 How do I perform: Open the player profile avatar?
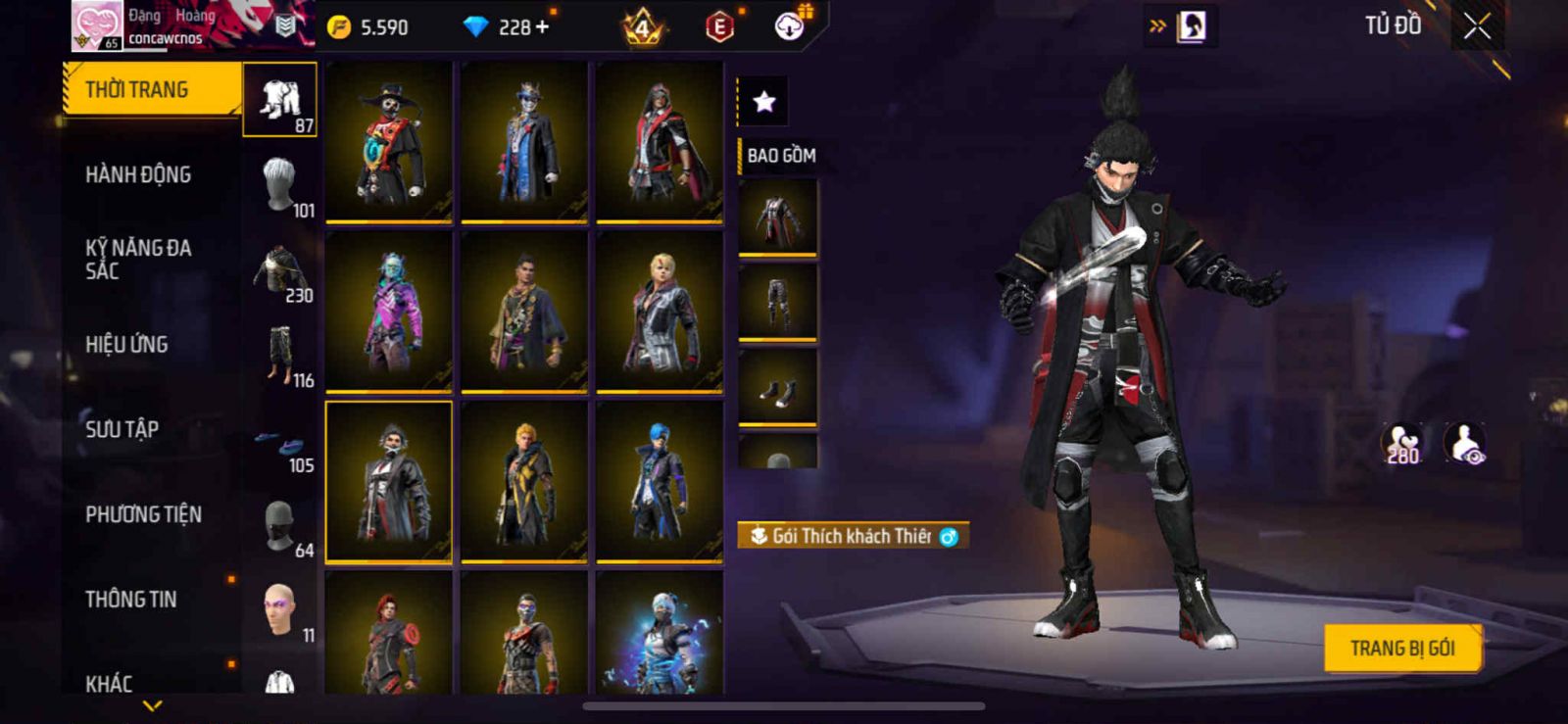(x=97, y=25)
